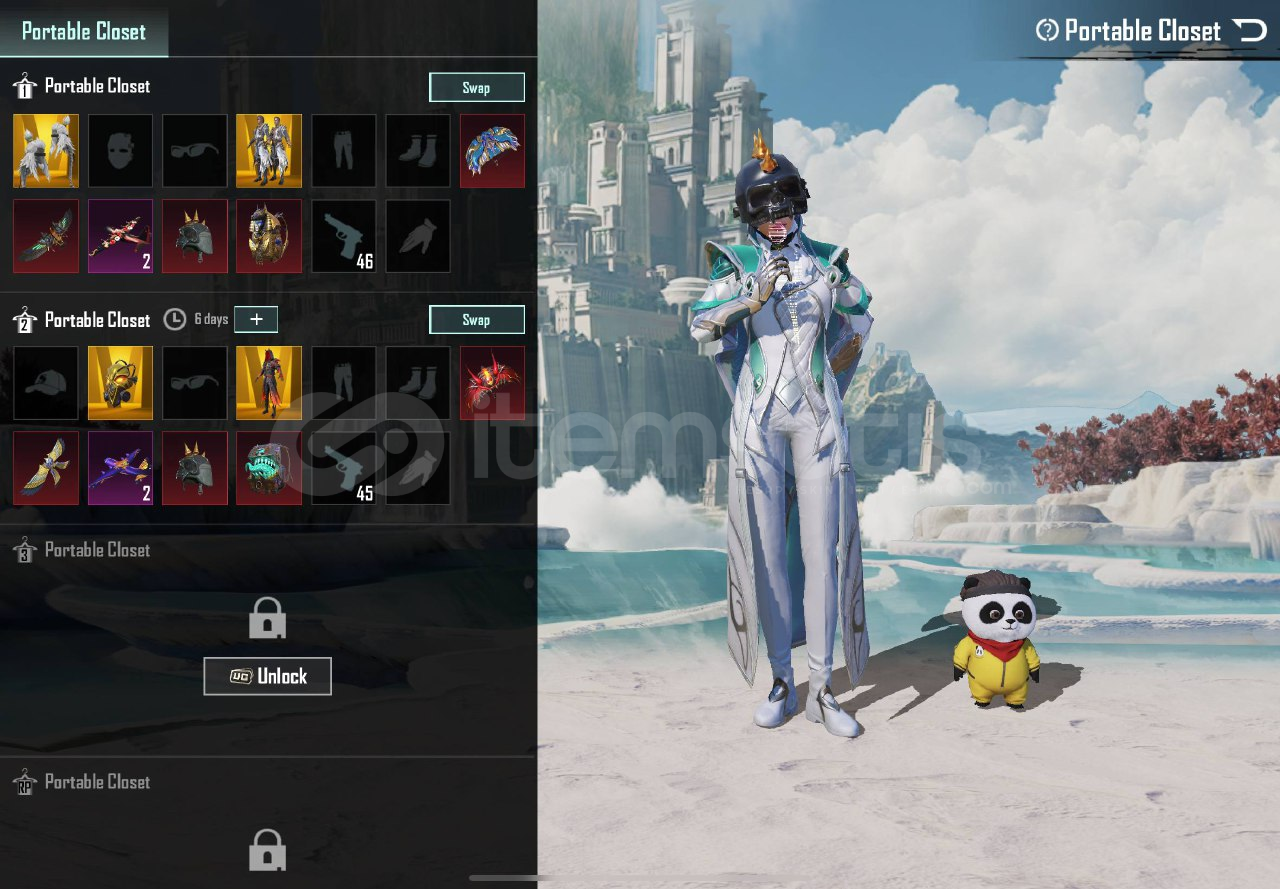Choose the purple and yellow plane skin
The image size is (1280, 889).
tap(120, 468)
